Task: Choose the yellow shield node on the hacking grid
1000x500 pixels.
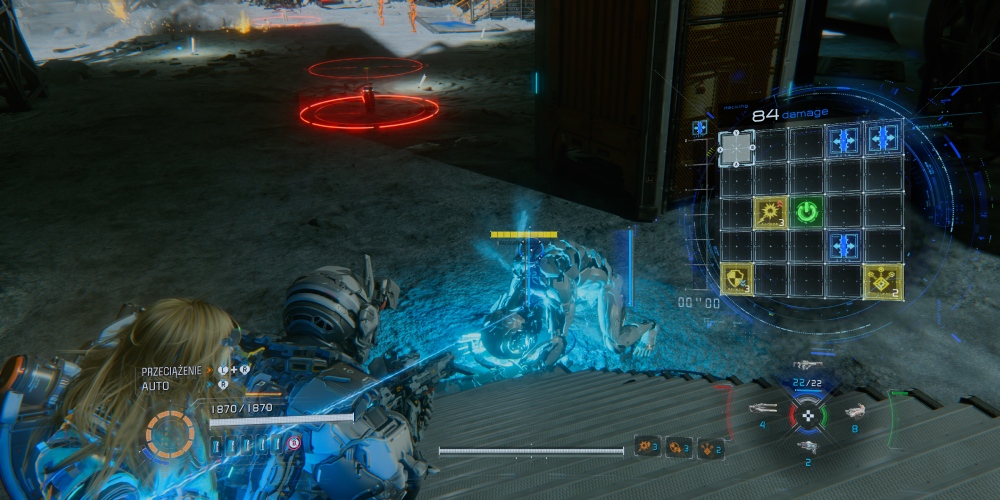Action: pyautogui.click(x=735, y=280)
